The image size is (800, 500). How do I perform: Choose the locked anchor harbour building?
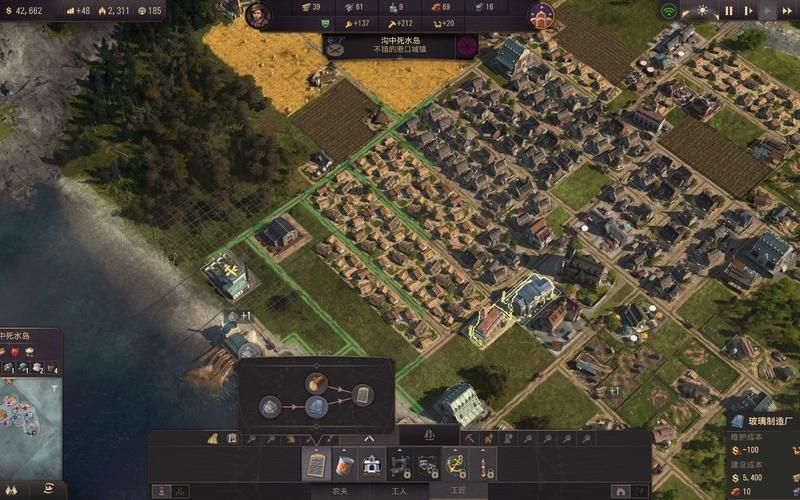(x=455, y=464)
